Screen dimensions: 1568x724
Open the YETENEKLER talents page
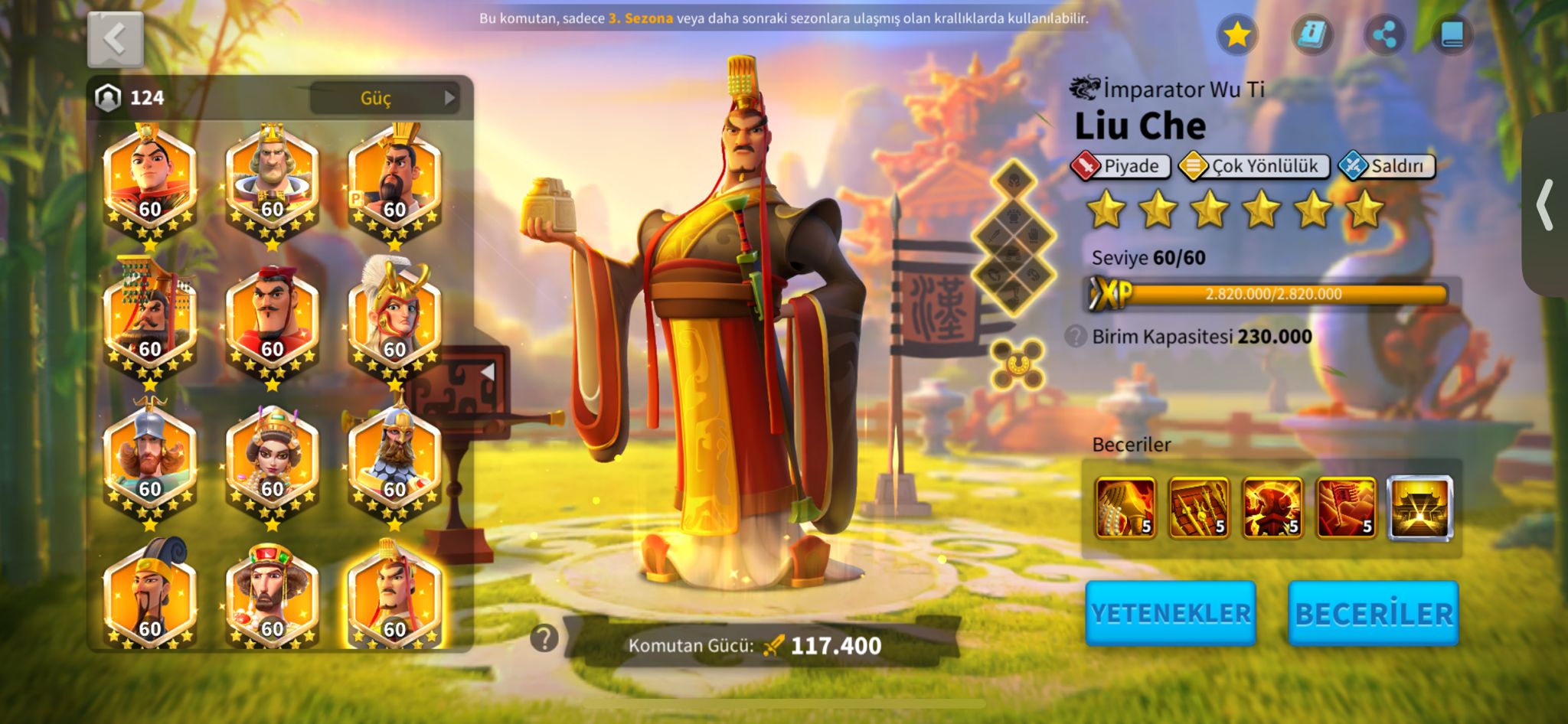click(1171, 613)
